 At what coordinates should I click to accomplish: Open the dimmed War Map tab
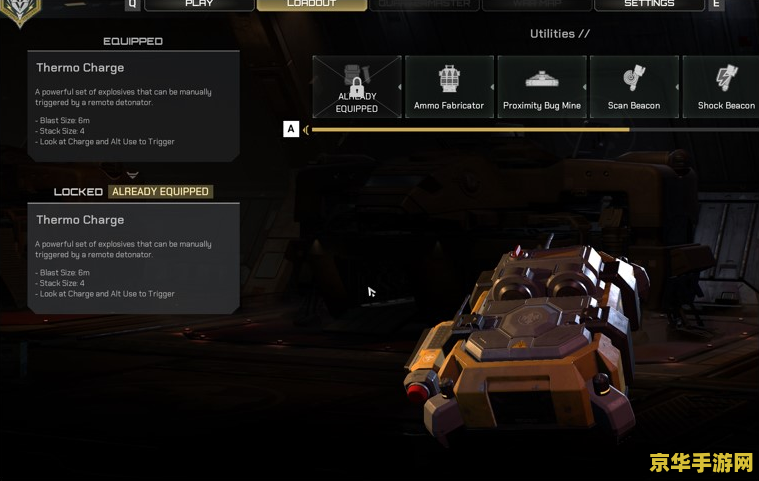pos(536,5)
